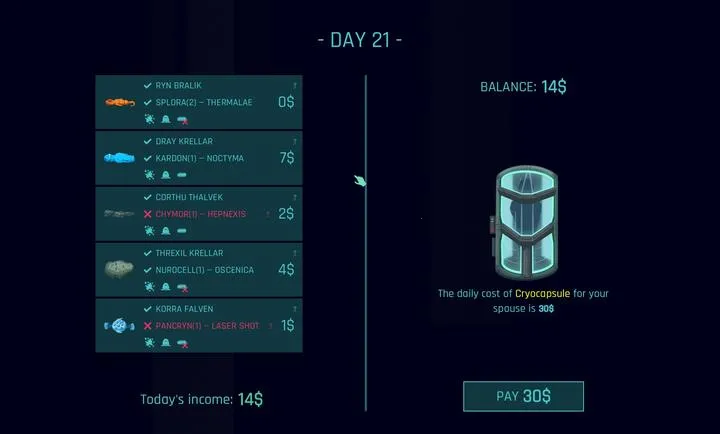Choose the Corthu Thalvek patient entry
This screenshot has height=434, width=720.
(x=198, y=214)
